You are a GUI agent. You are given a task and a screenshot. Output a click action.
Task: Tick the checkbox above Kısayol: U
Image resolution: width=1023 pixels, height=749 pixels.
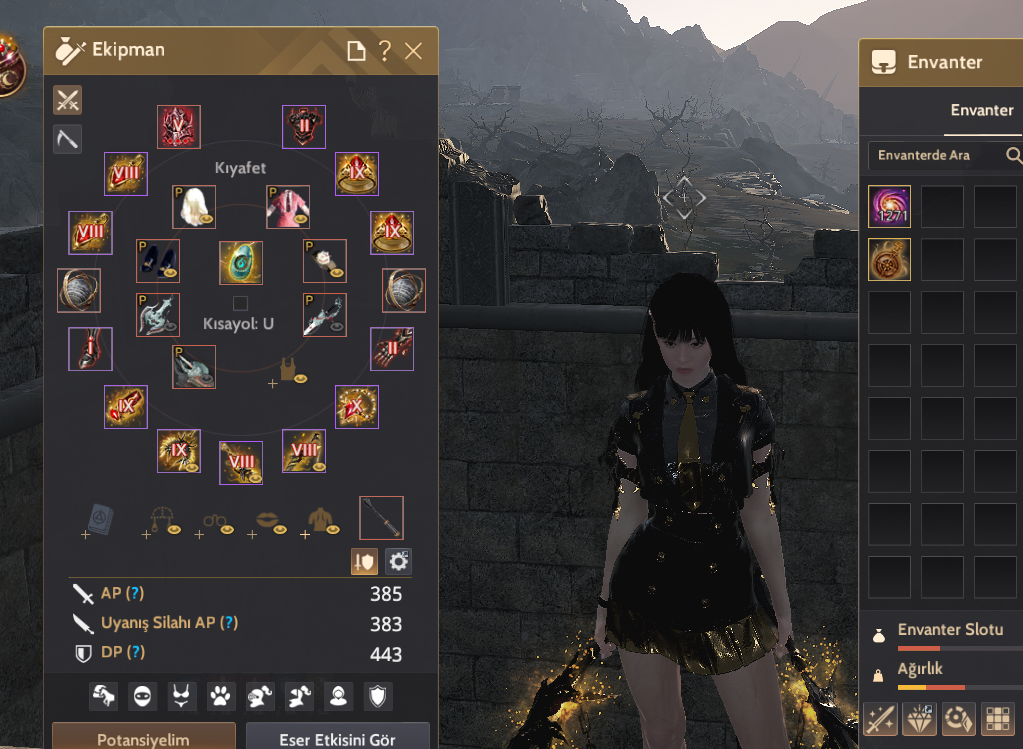pos(240,303)
